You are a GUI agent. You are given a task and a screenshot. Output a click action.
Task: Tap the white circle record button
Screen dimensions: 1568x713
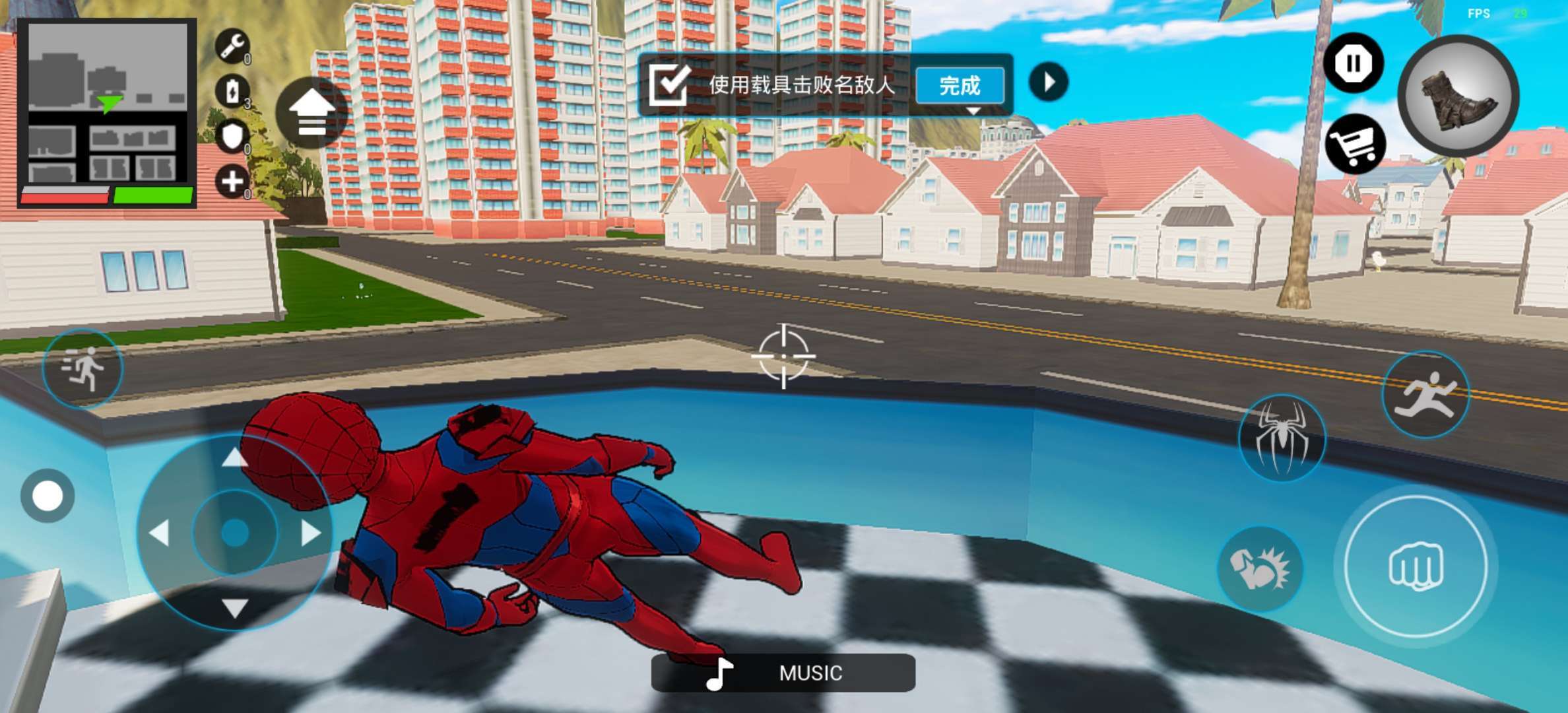[48, 496]
